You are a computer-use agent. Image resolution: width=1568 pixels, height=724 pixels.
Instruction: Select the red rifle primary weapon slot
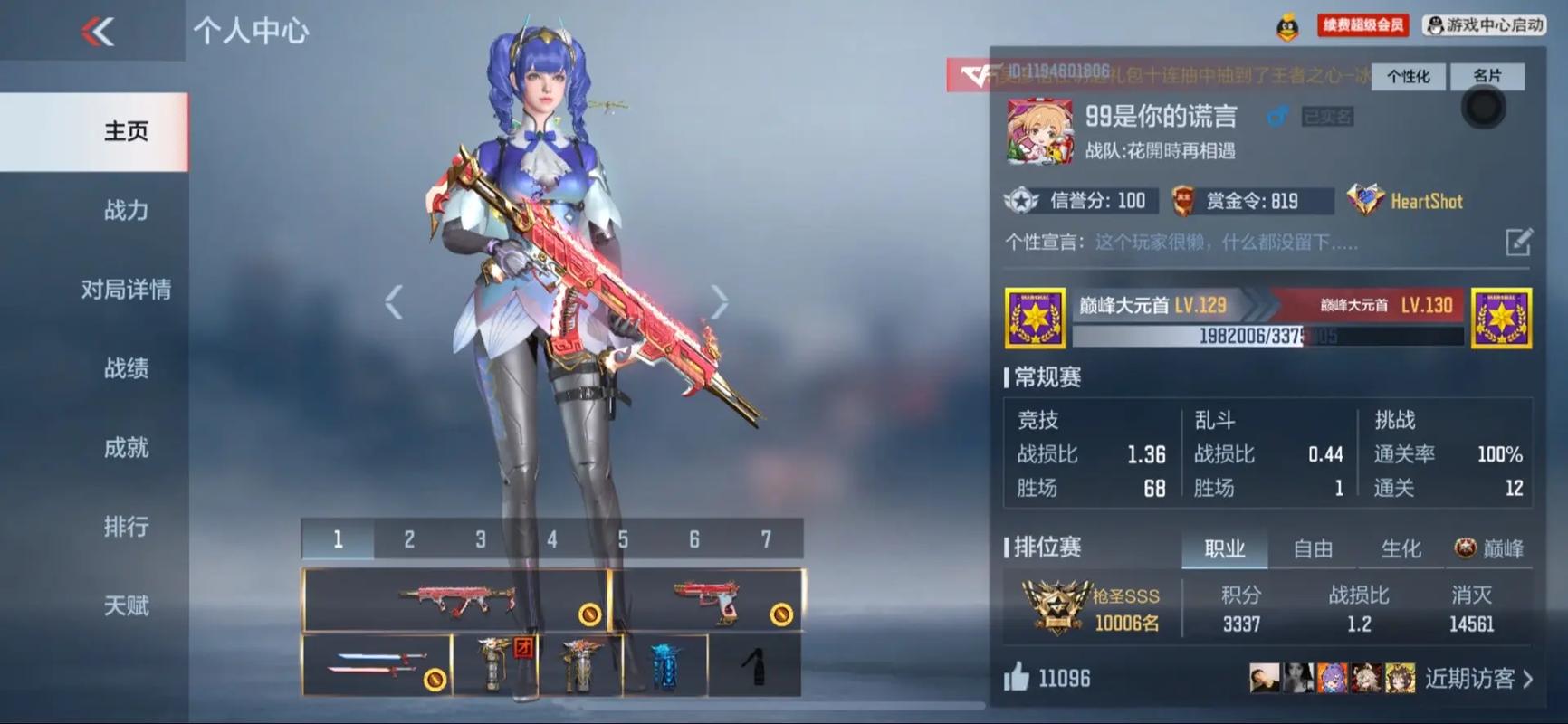(455, 599)
